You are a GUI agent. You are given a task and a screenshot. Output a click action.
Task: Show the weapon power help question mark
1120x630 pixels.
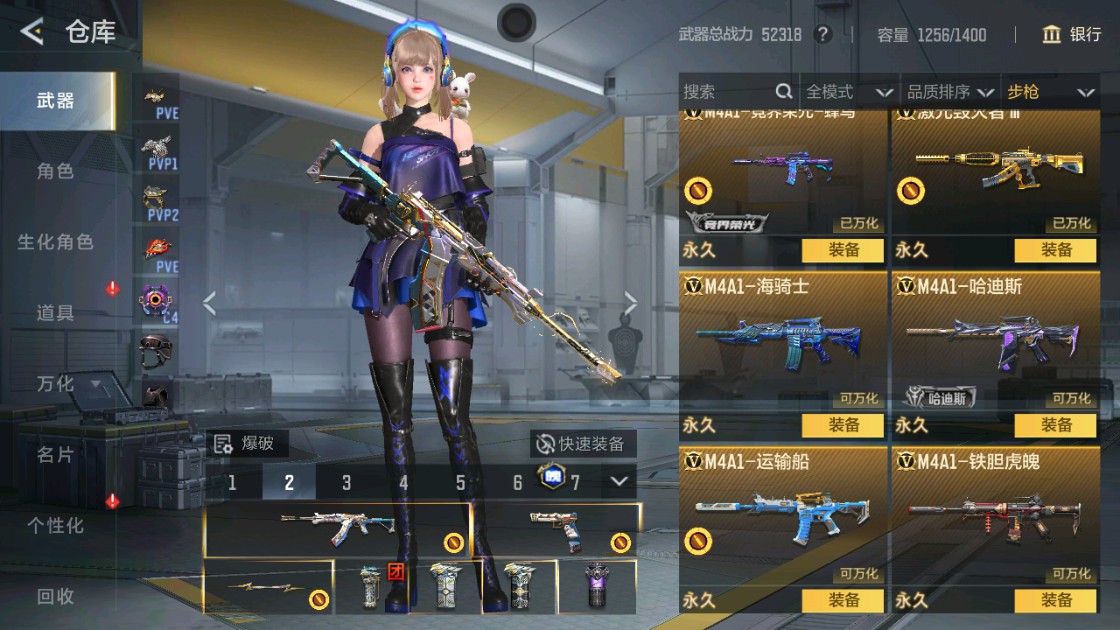point(823,35)
